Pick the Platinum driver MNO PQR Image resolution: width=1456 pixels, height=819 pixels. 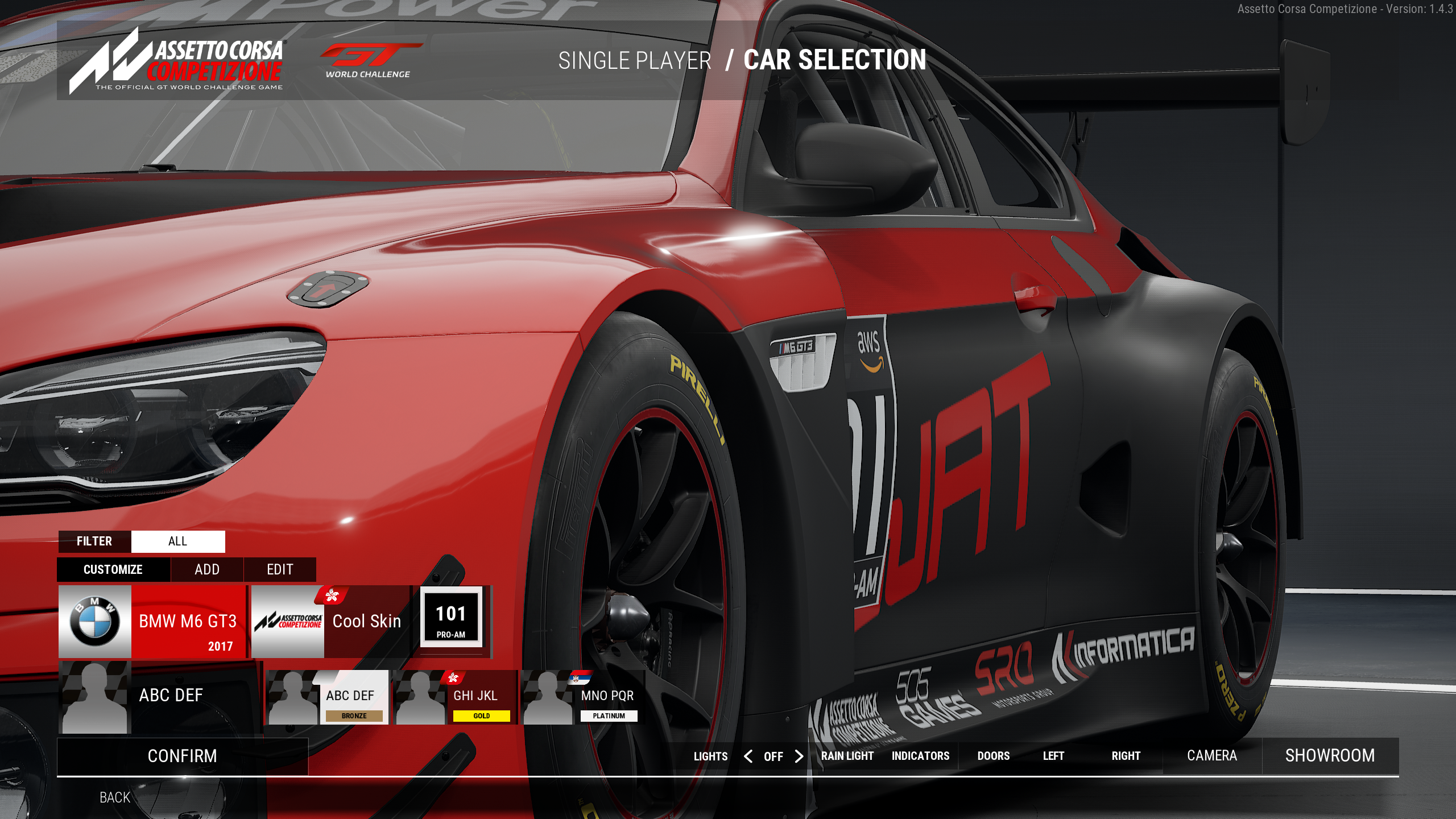coord(582,697)
